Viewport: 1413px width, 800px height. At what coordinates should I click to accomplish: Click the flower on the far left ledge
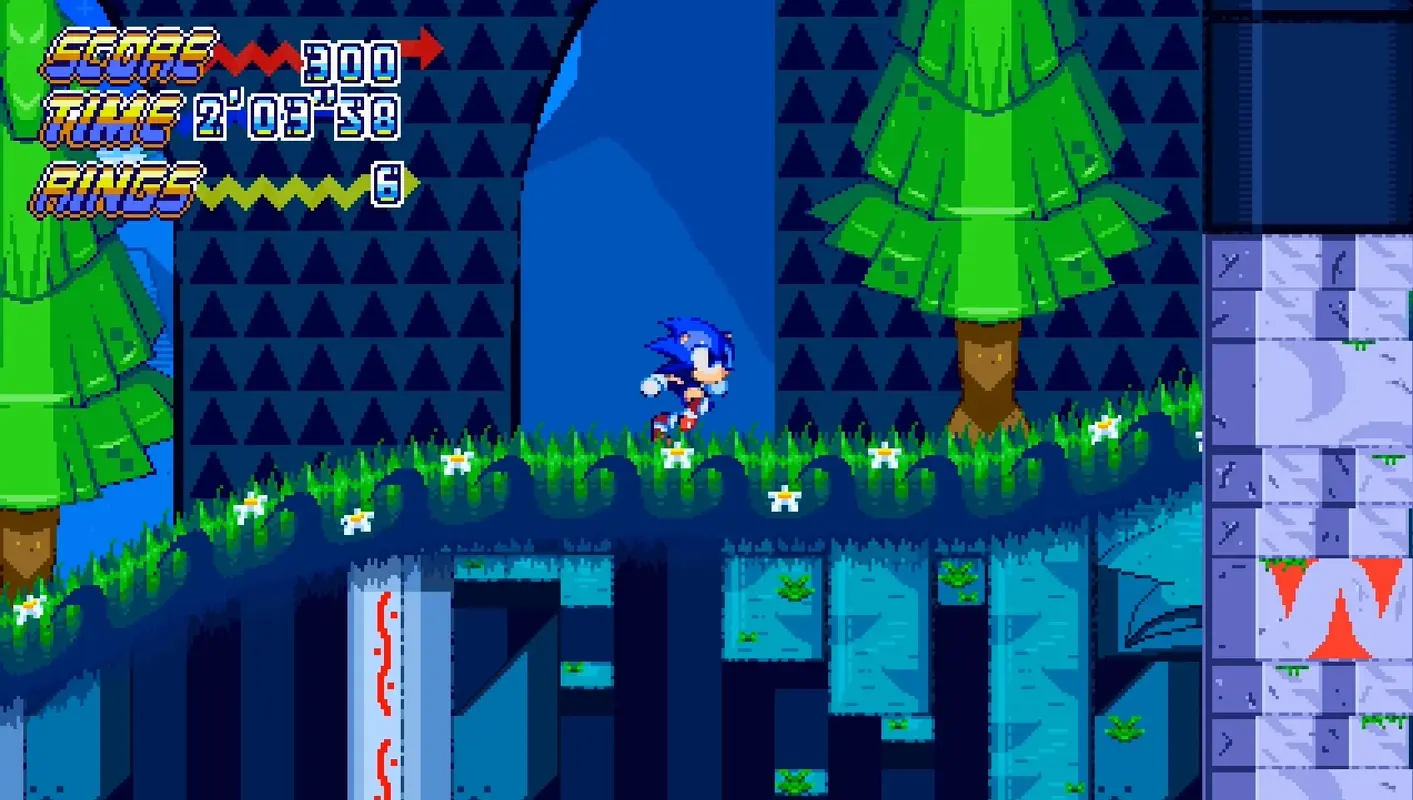tap(28, 609)
